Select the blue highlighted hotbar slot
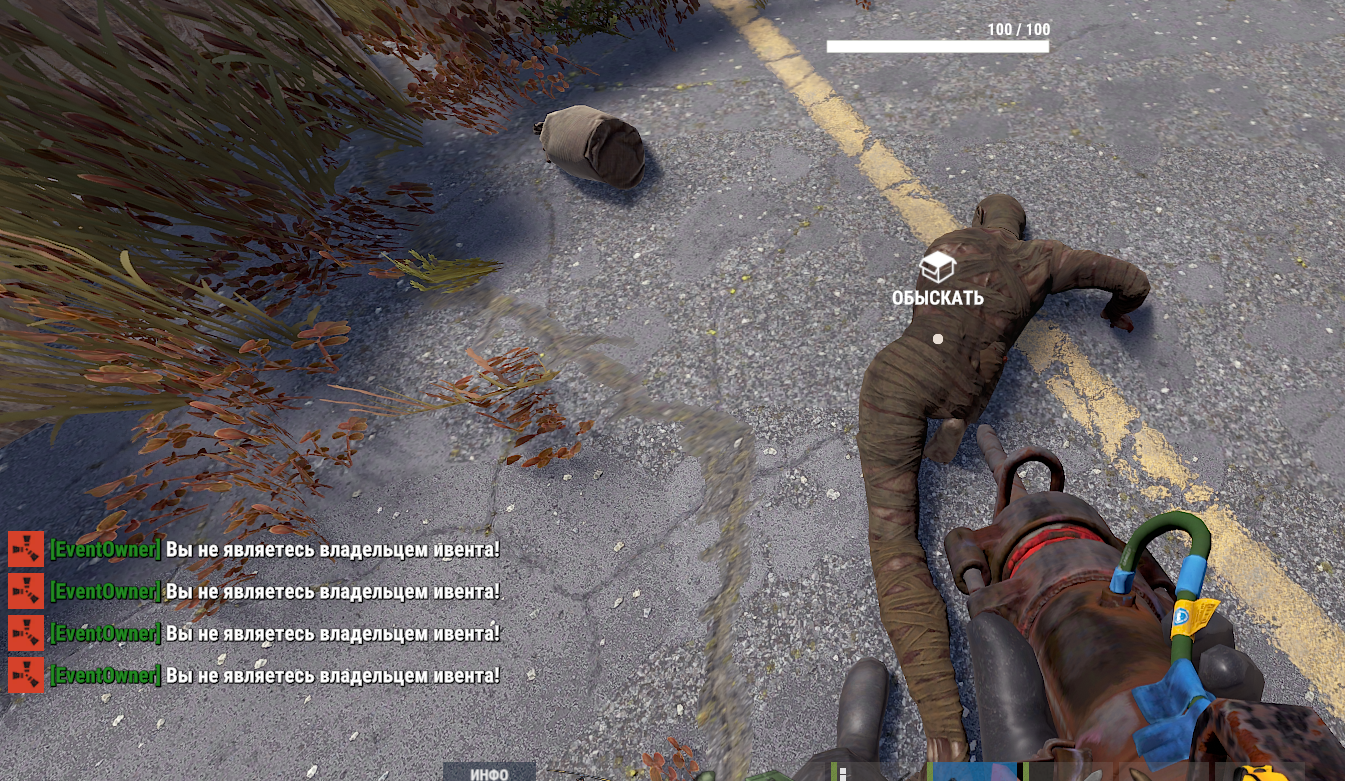Screen dimensions: 1345x781 point(973,772)
